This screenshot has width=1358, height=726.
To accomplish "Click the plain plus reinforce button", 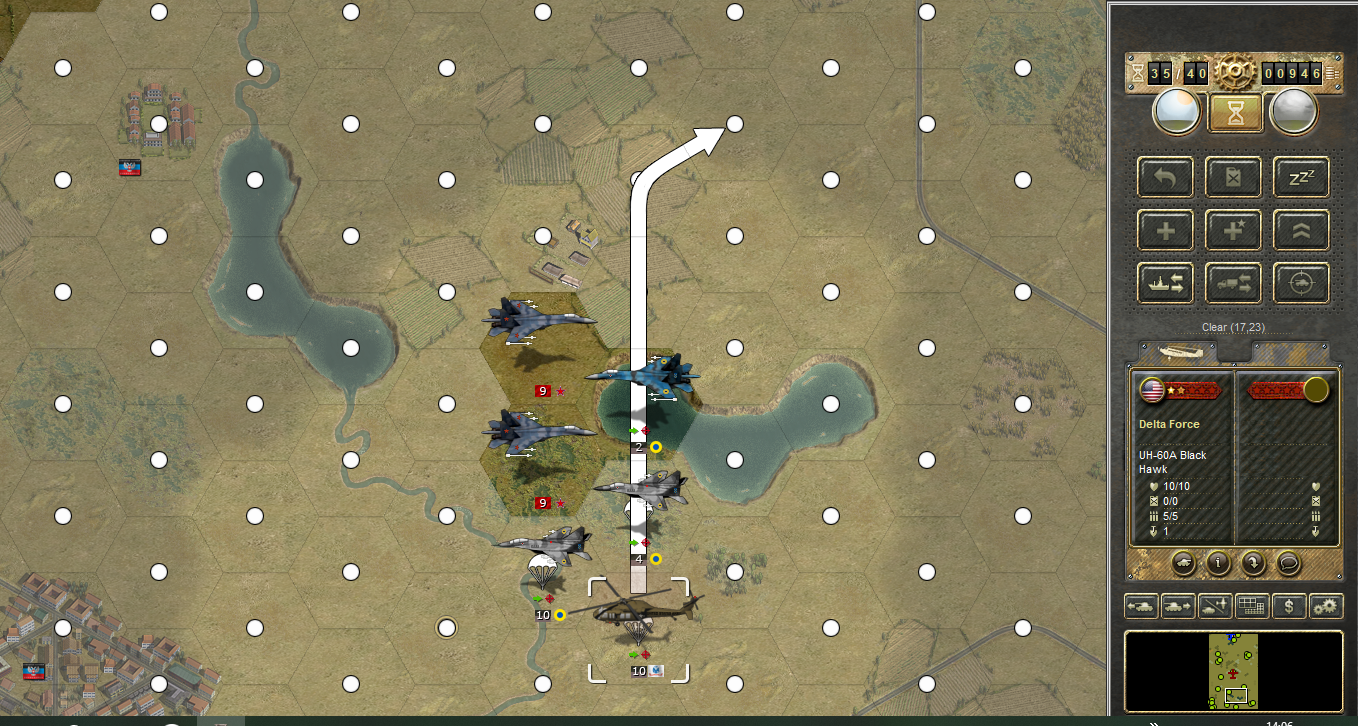I will [x=1166, y=231].
